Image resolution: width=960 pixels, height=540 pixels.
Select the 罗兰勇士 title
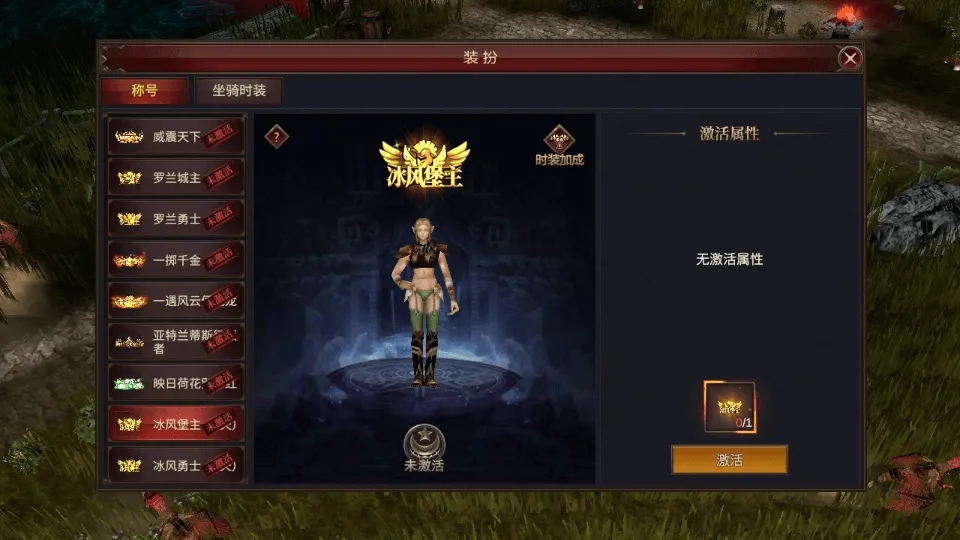pyautogui.click(x=176, y=219)
